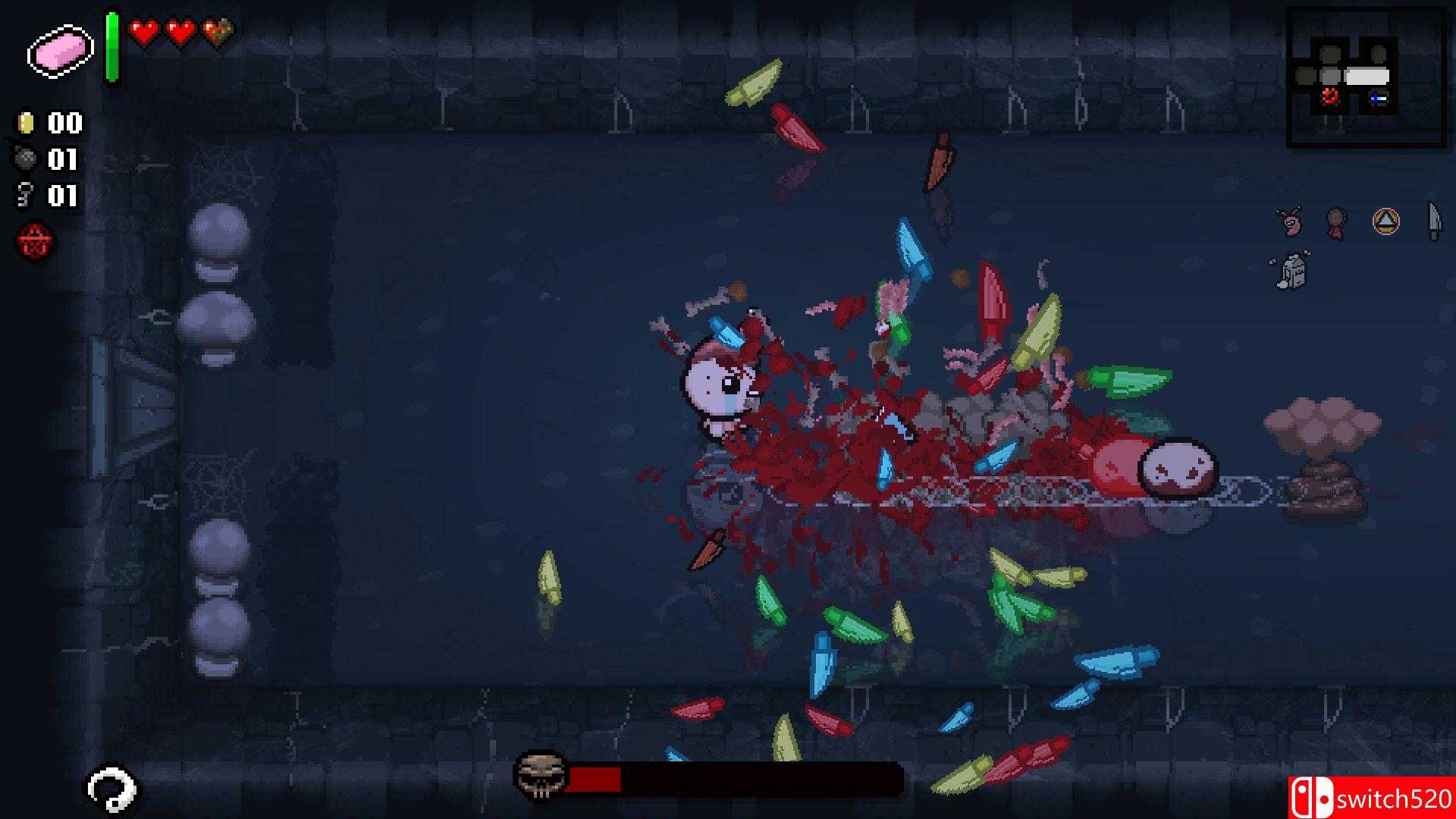Screen dimensions: 1456x819
Task: Select the horned worm item icon
Action: tap(1288, 221)
